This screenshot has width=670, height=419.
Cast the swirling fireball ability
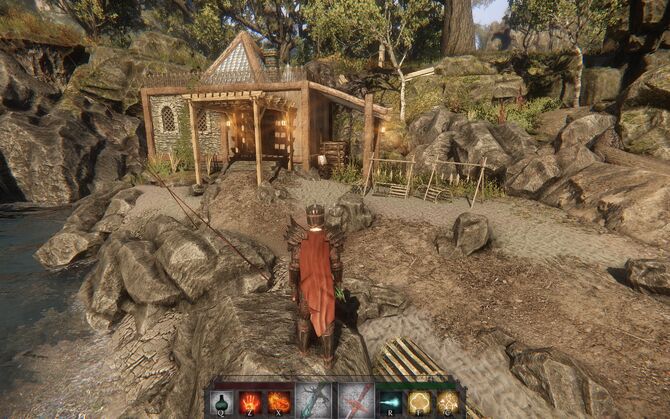(x=278, y=402)
